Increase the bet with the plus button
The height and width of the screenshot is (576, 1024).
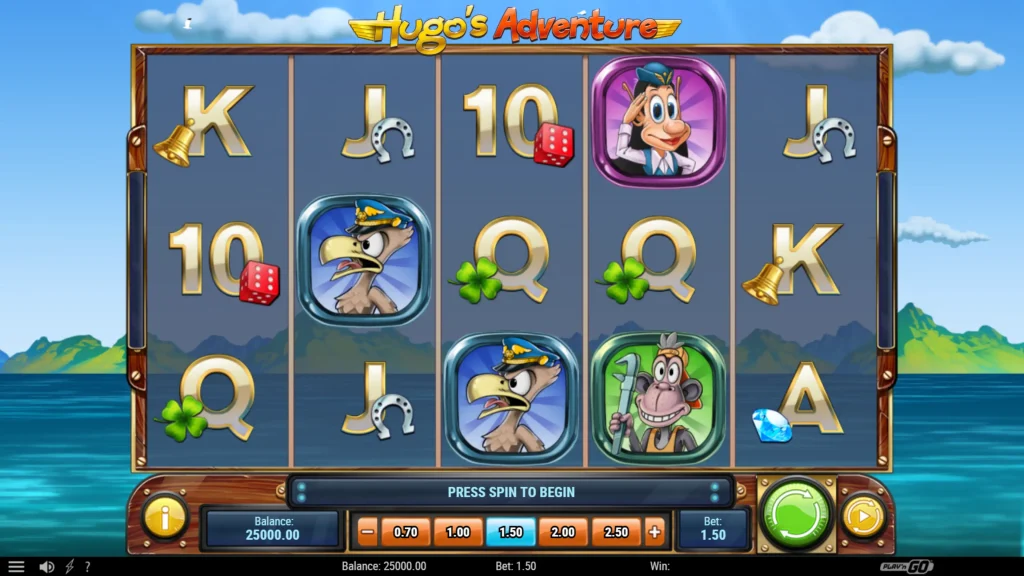(655, 532)
